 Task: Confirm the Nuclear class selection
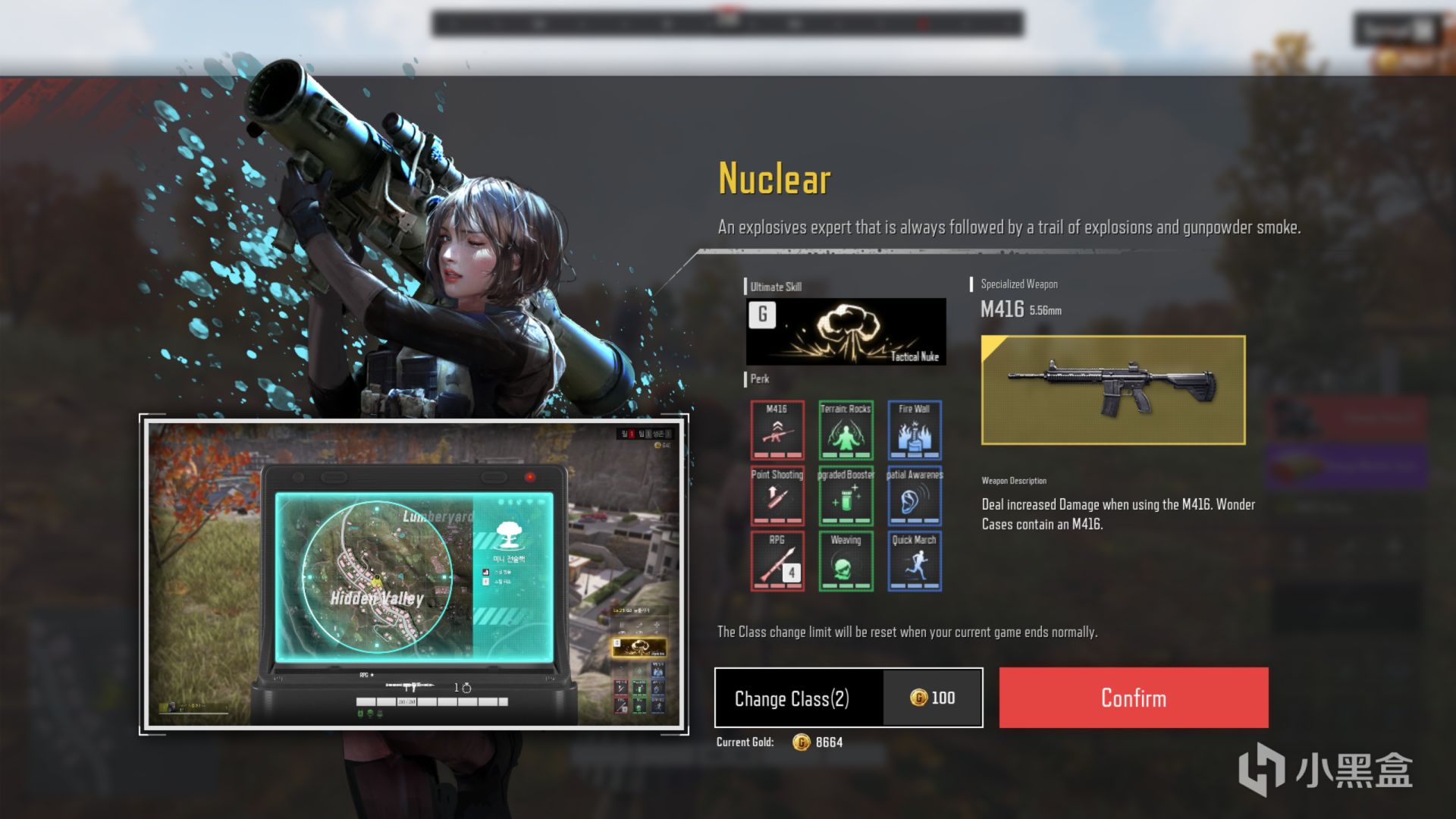tap(1133, 698)
